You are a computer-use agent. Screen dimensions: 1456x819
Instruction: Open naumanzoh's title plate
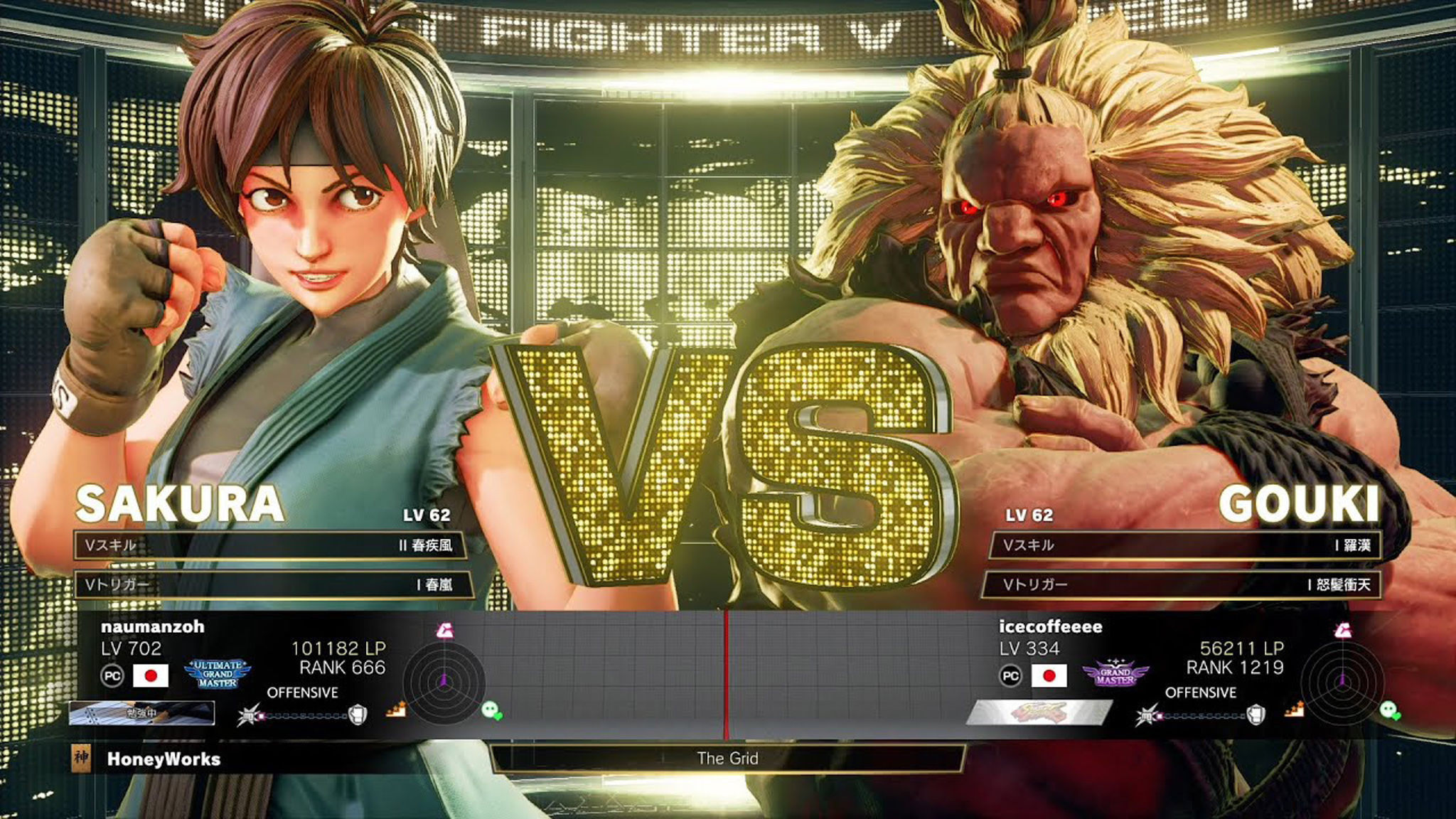(141, 713)
